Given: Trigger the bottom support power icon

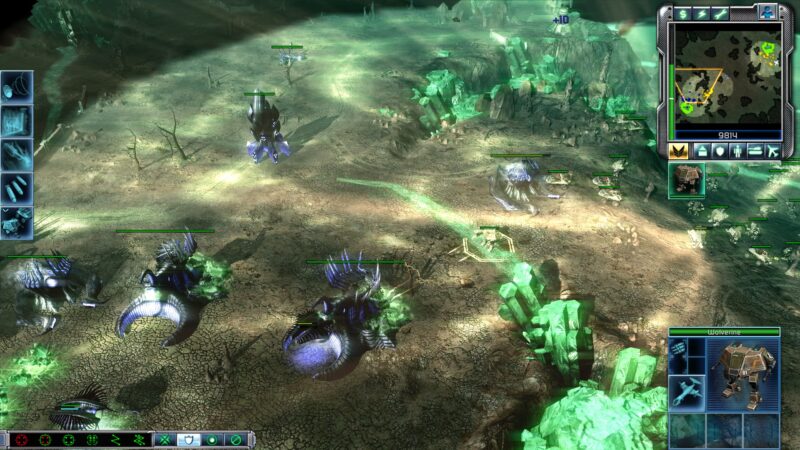Looking at the screenshot, I should pyautogui.click(x=17, y=222).
